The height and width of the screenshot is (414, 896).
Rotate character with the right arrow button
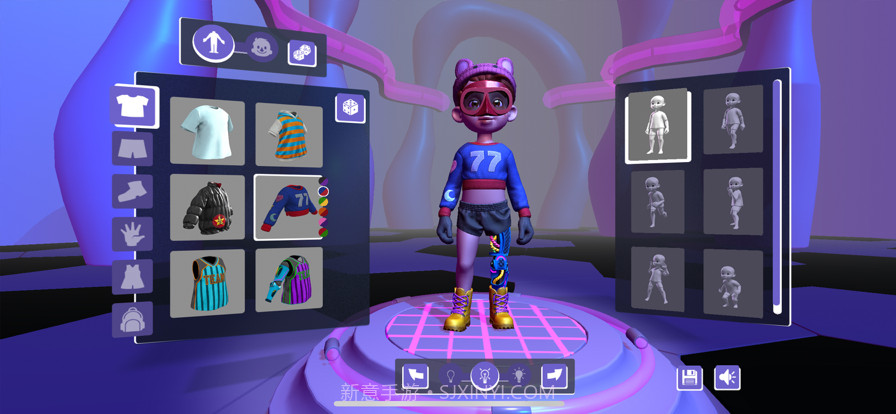pyautogui.click(x=556, y=376)
